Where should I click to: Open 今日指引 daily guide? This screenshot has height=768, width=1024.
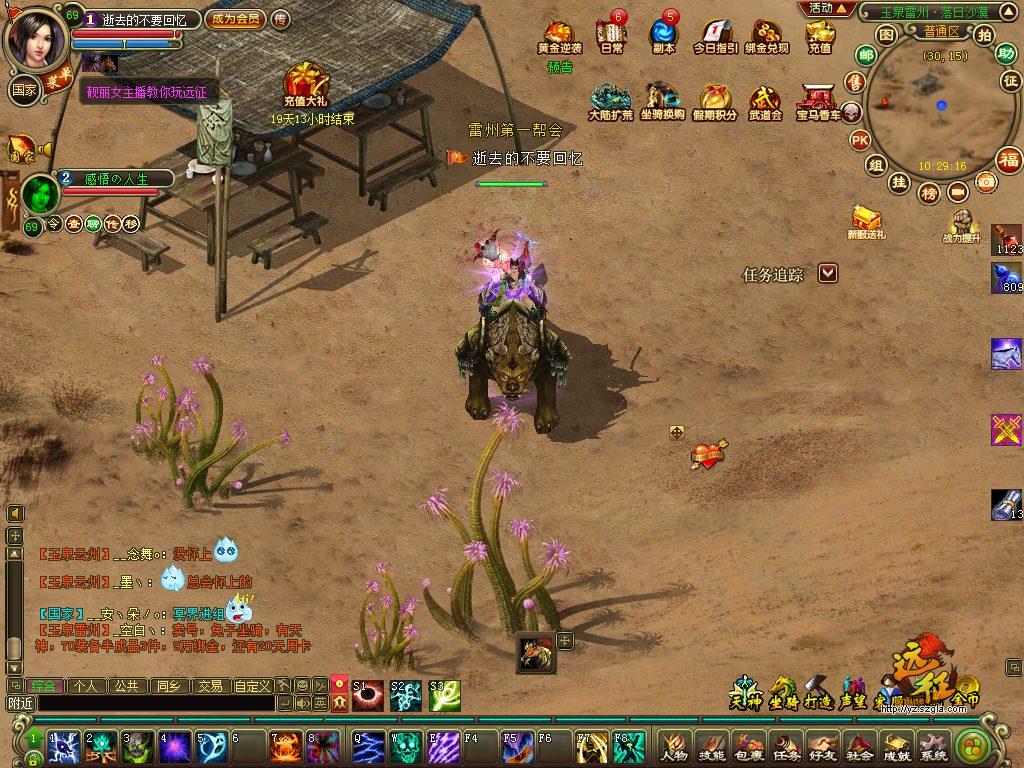click(x=715, y=36)
